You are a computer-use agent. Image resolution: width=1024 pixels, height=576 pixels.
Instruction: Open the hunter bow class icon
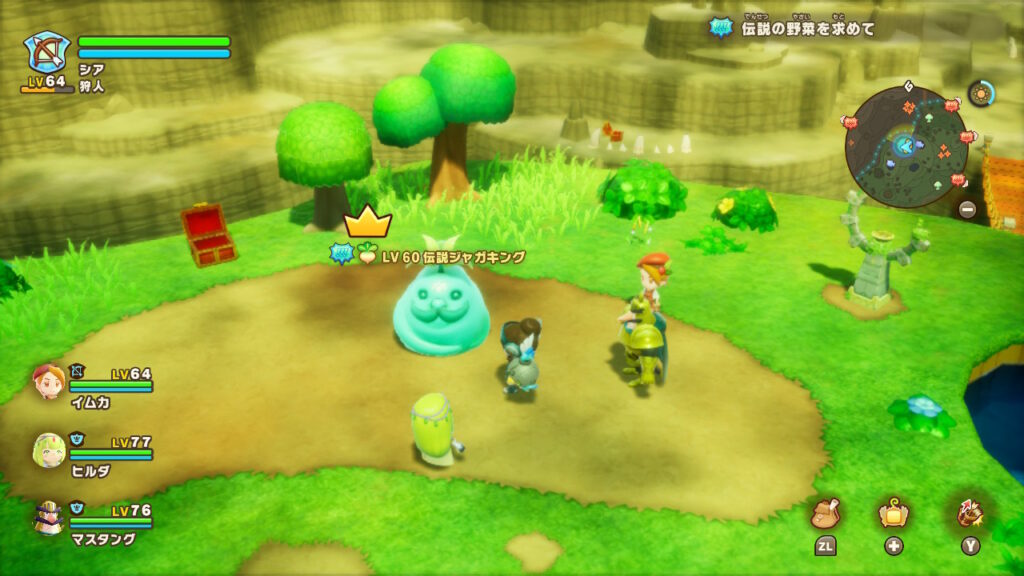pos(47,52)
